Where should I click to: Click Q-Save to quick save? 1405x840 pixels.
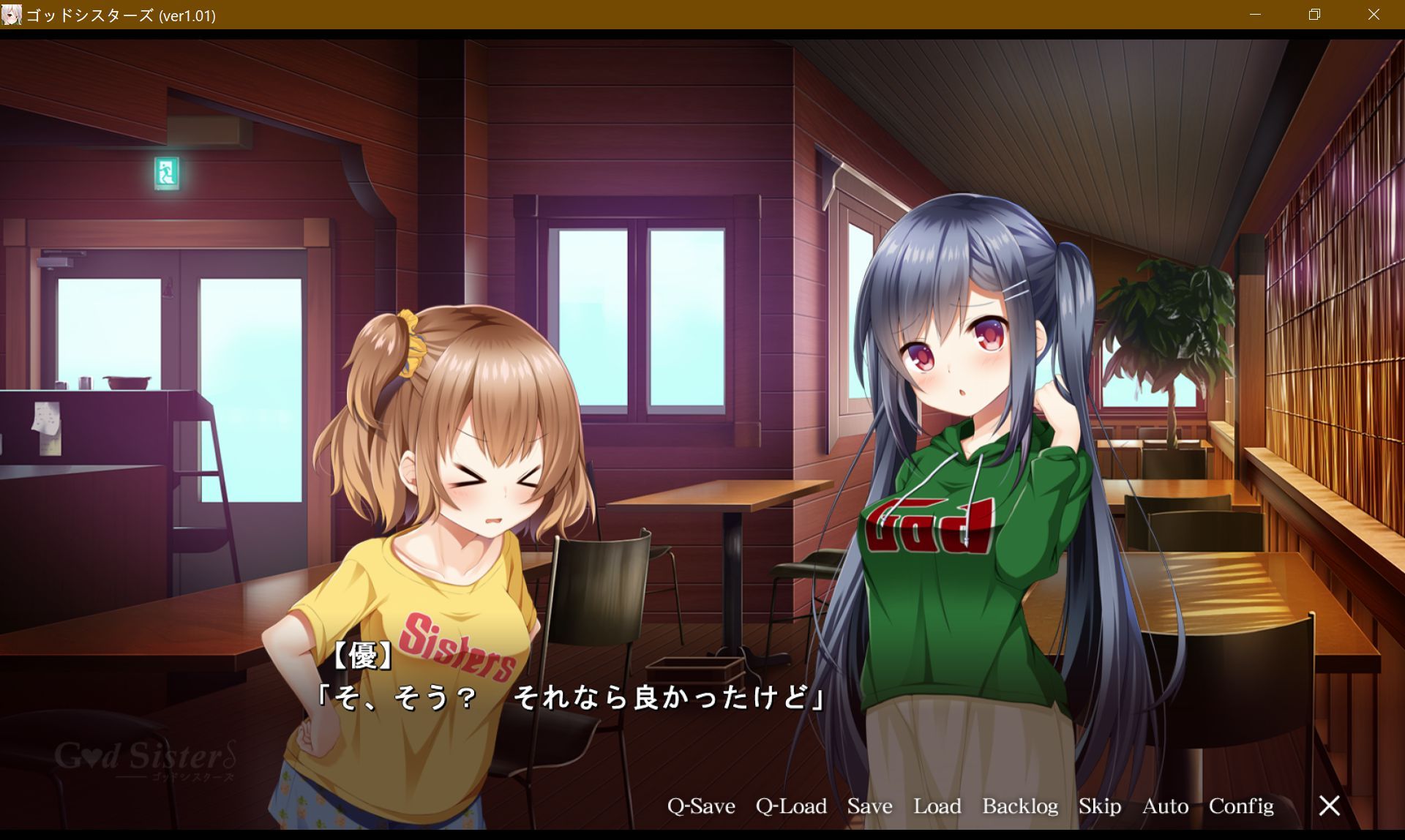point(700,806)
